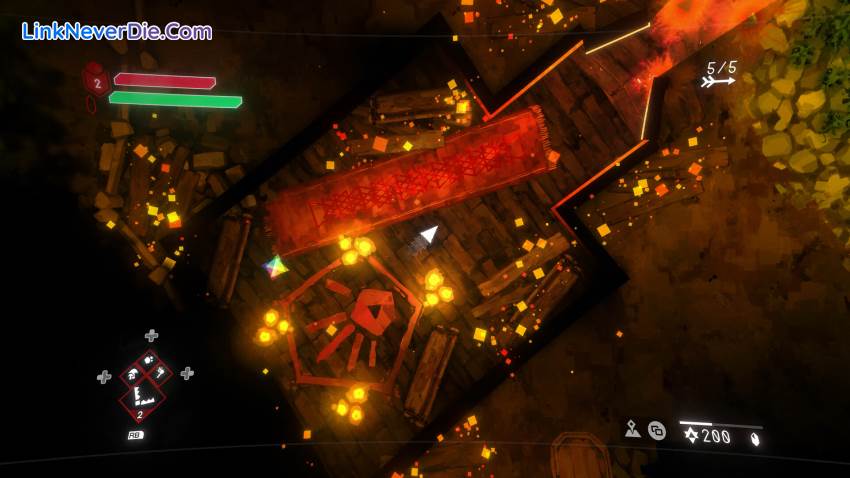This screenshot has height=478, width=850.
Task: Click the red health potion counter
Action: pos(97,82)
